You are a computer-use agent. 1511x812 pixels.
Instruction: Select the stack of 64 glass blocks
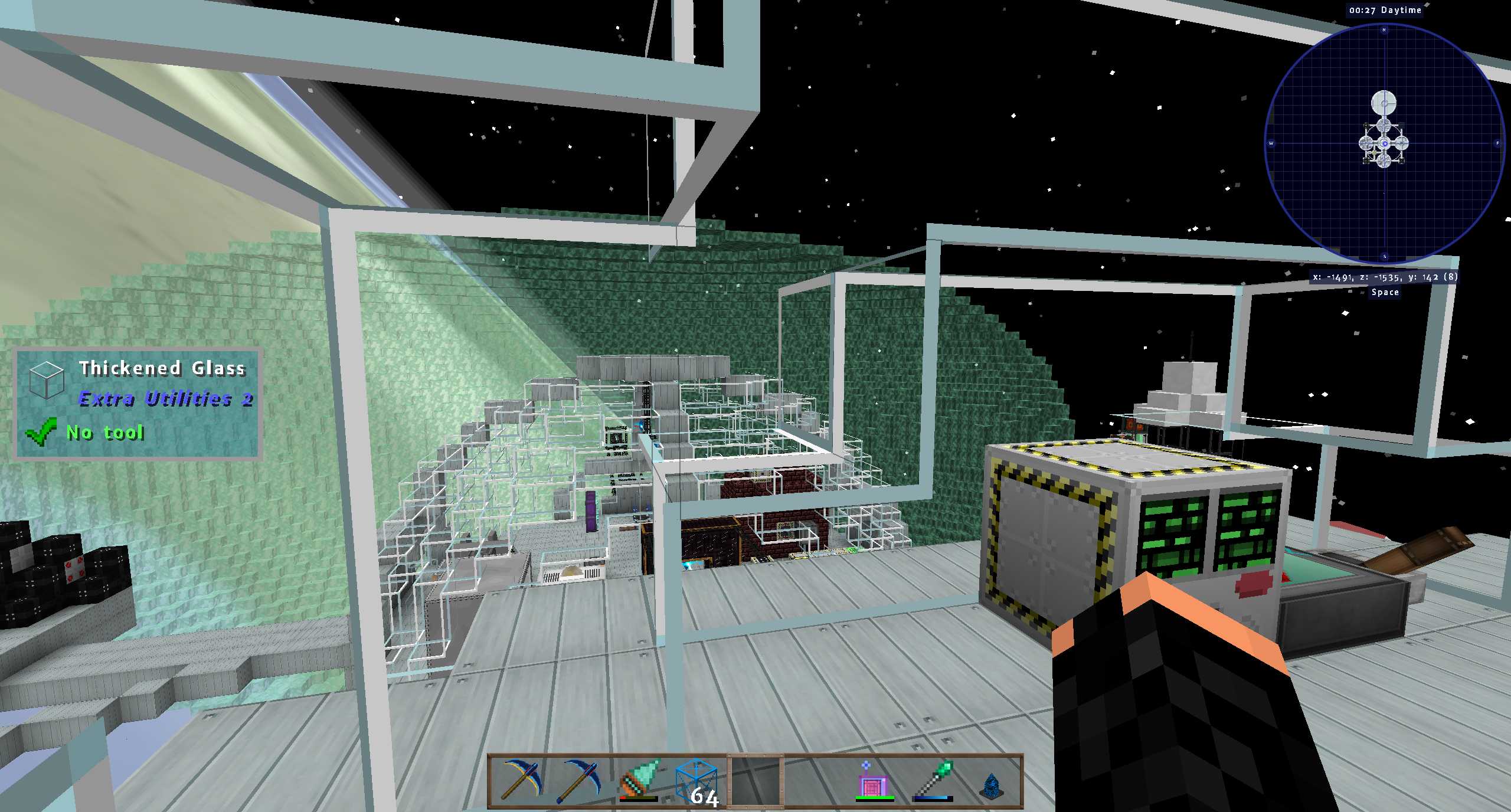696,781
